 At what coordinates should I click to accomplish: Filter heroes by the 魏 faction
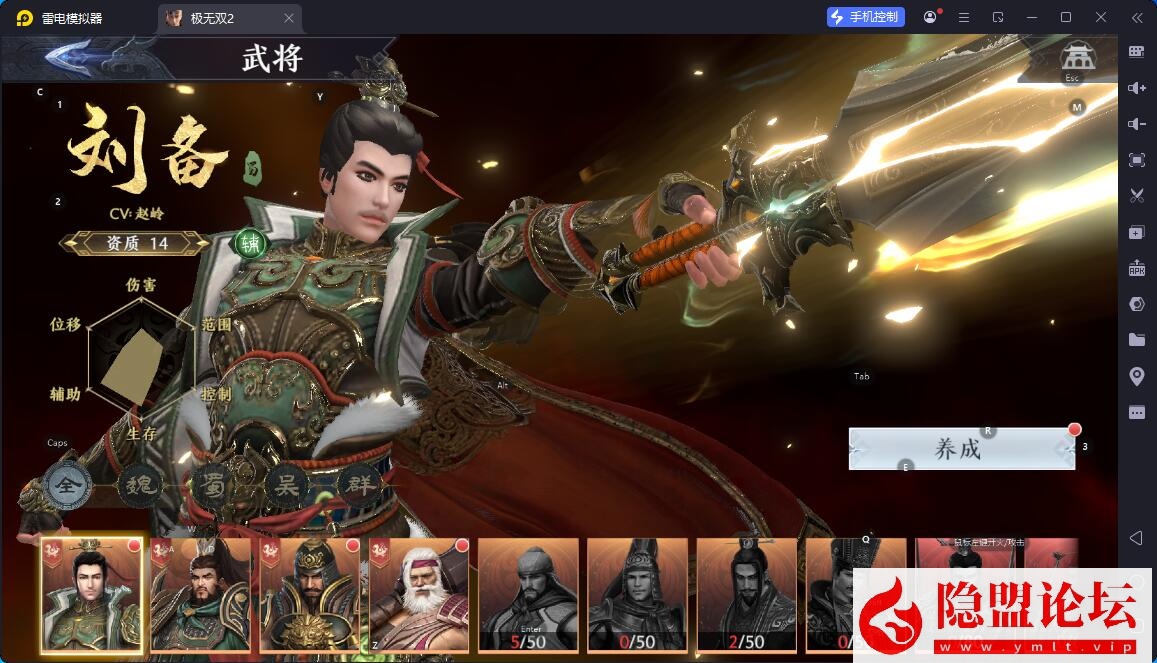(139, 487)
